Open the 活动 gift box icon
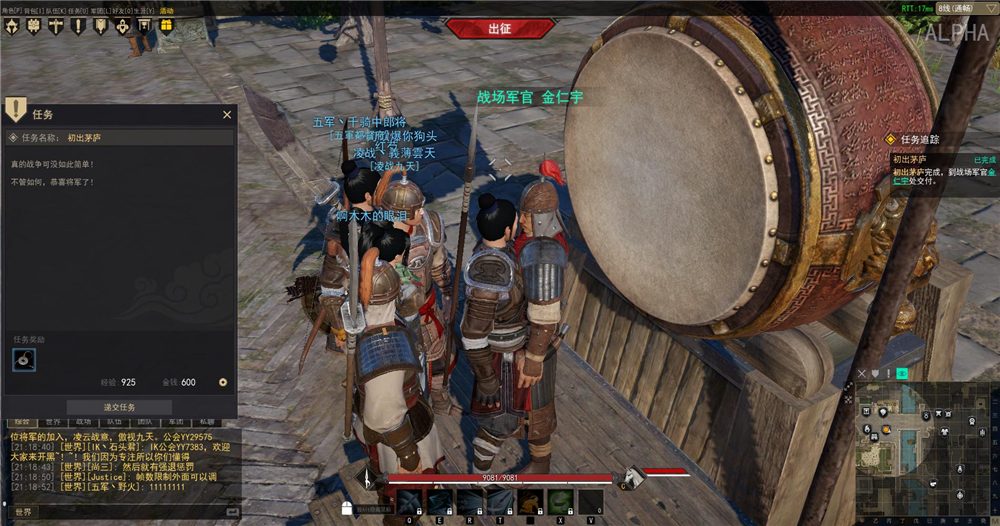The width and height of the screenshot is (1000, 526). [x=166, y=26]
